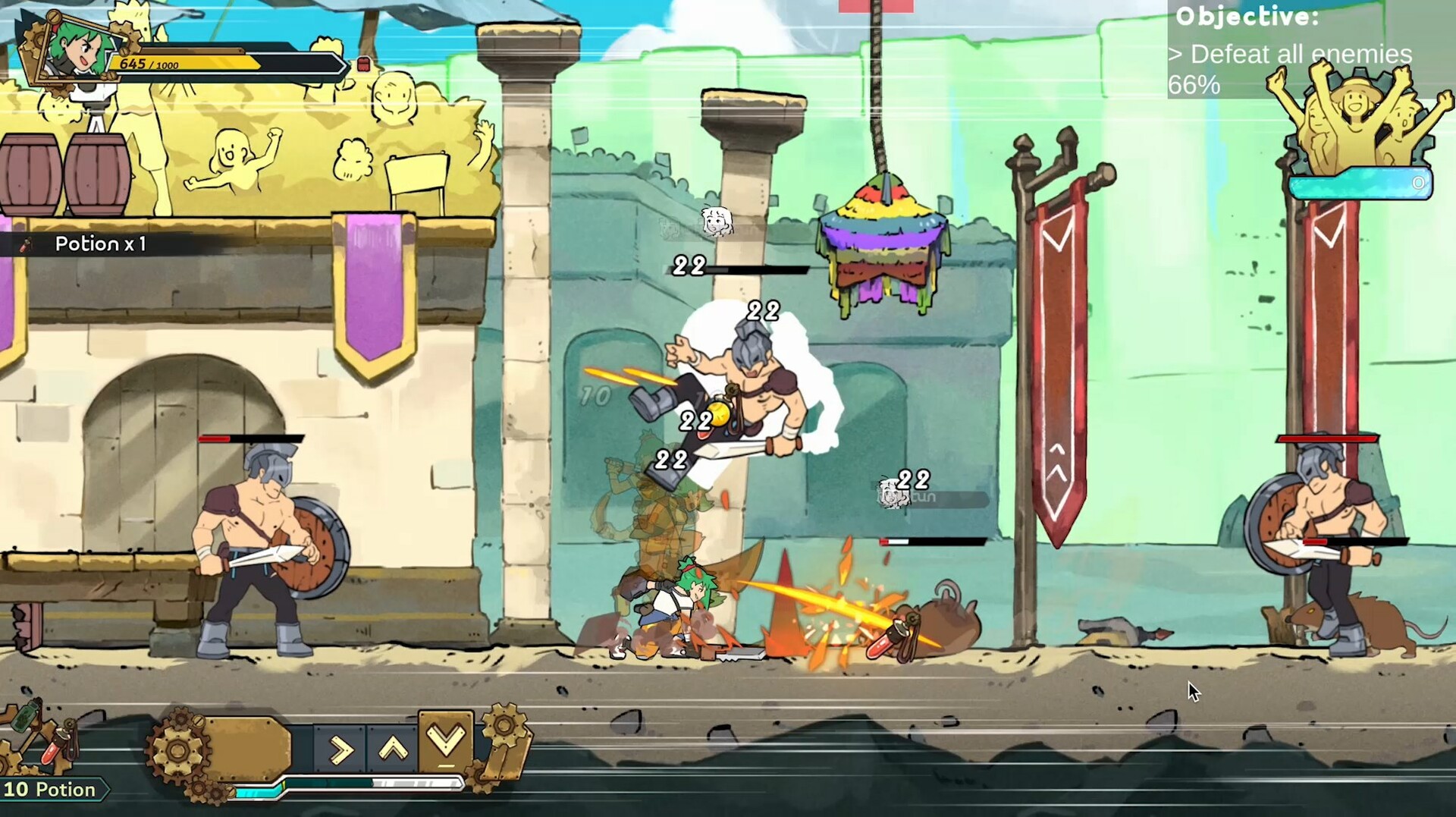
Task: Click the red supply crate icon near health bar
Action: coord(365,64)
